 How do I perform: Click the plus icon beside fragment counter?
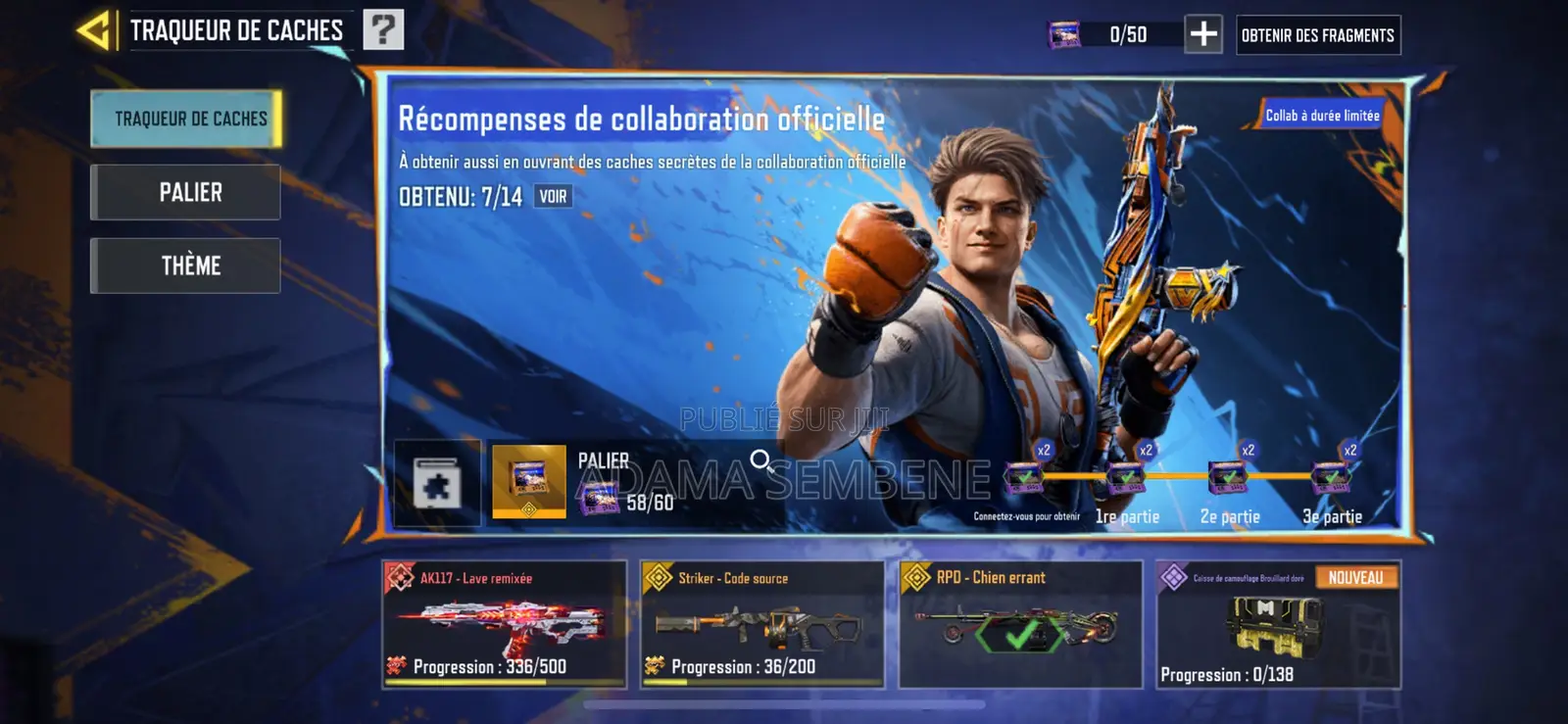(x=1204, y=34)
